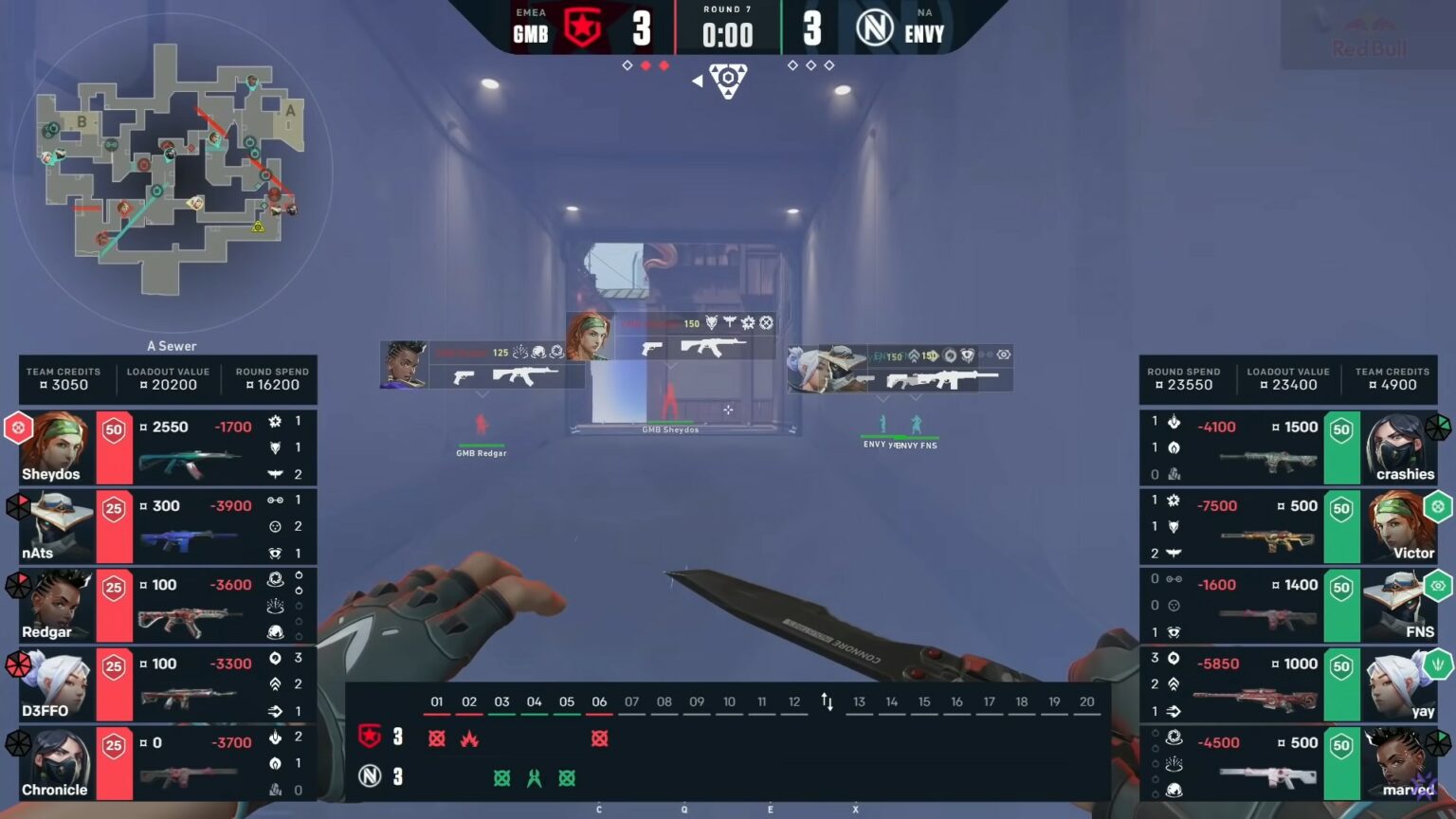Select FNS in the right team list
The image size is (1456, 819).
1289,606
